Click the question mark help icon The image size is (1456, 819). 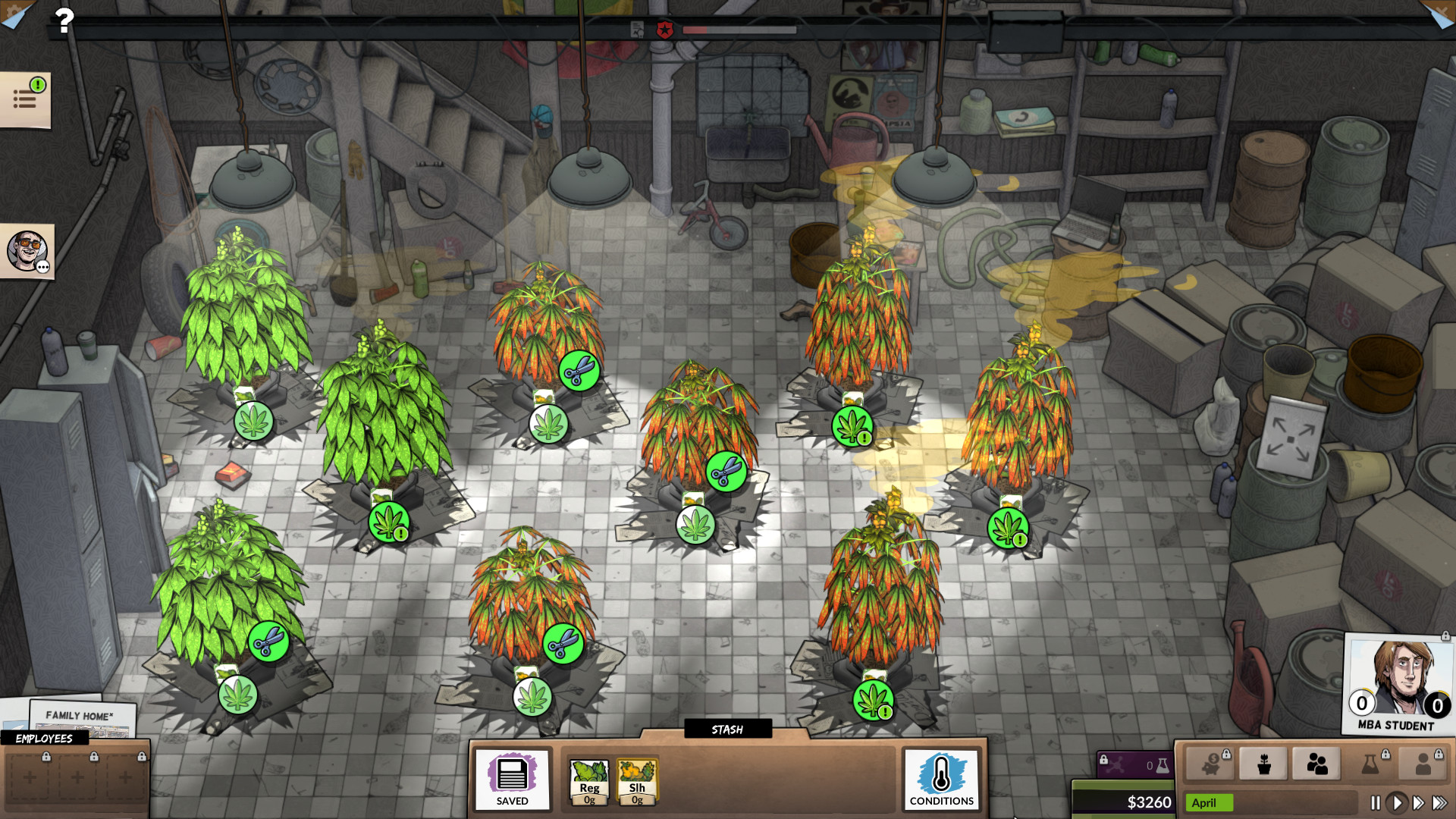coord(65,20)
